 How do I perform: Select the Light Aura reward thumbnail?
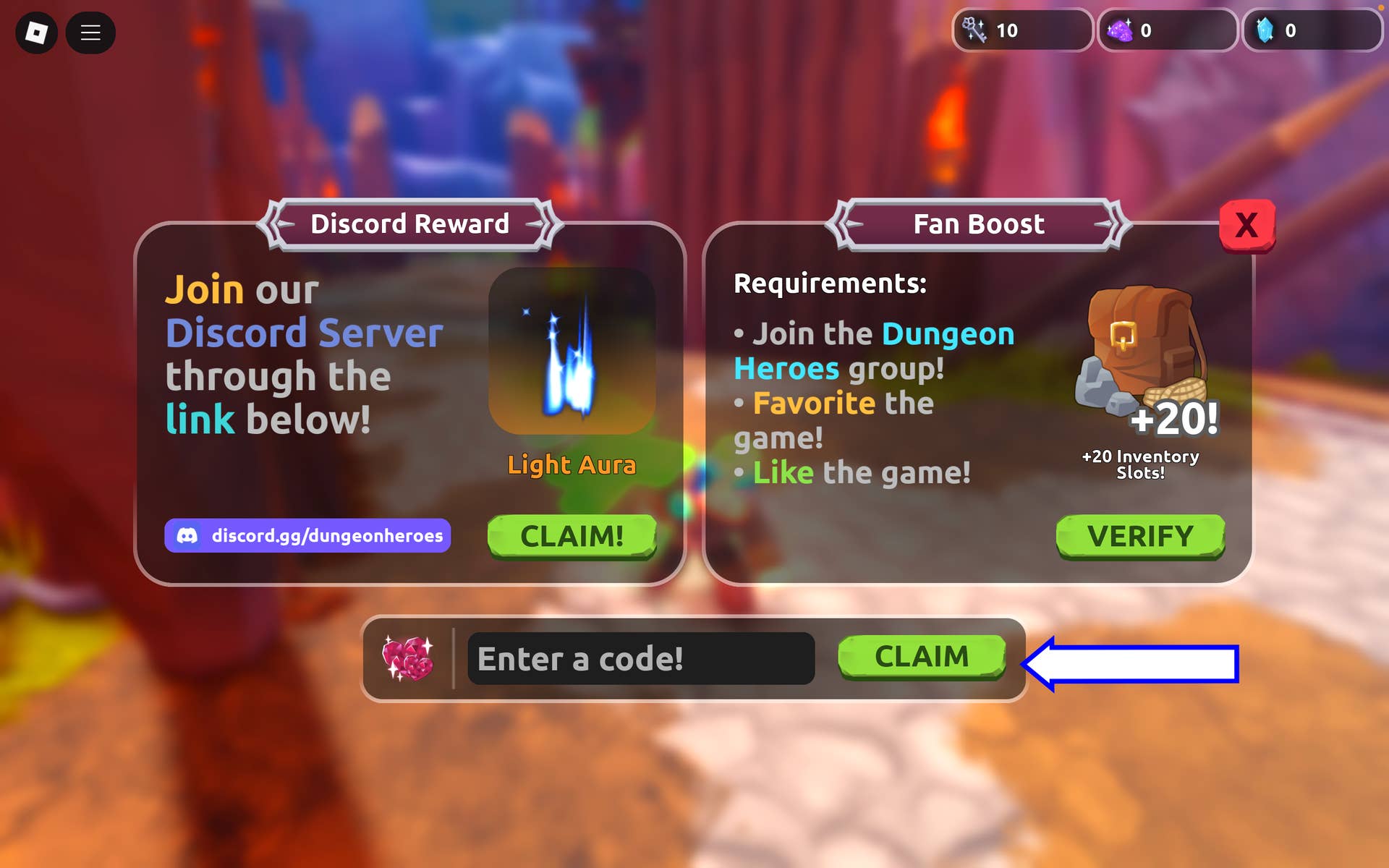click(x=572, y=351)
